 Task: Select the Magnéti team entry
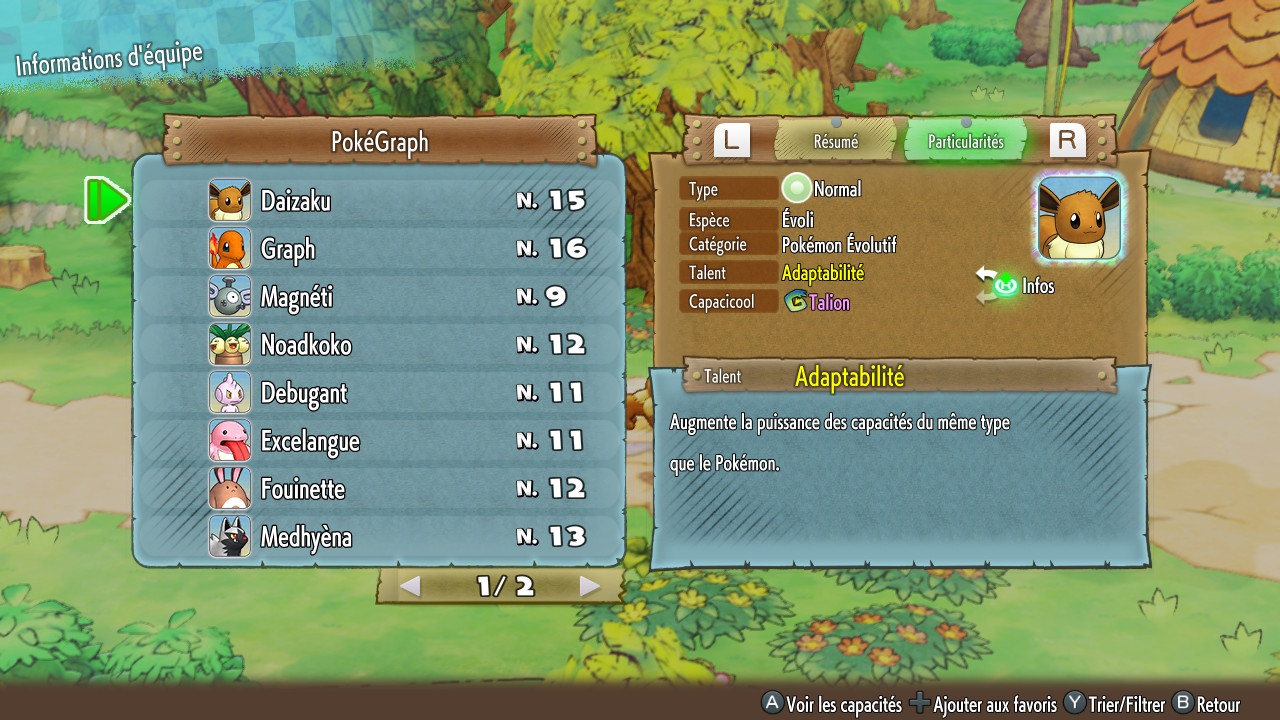380,297
